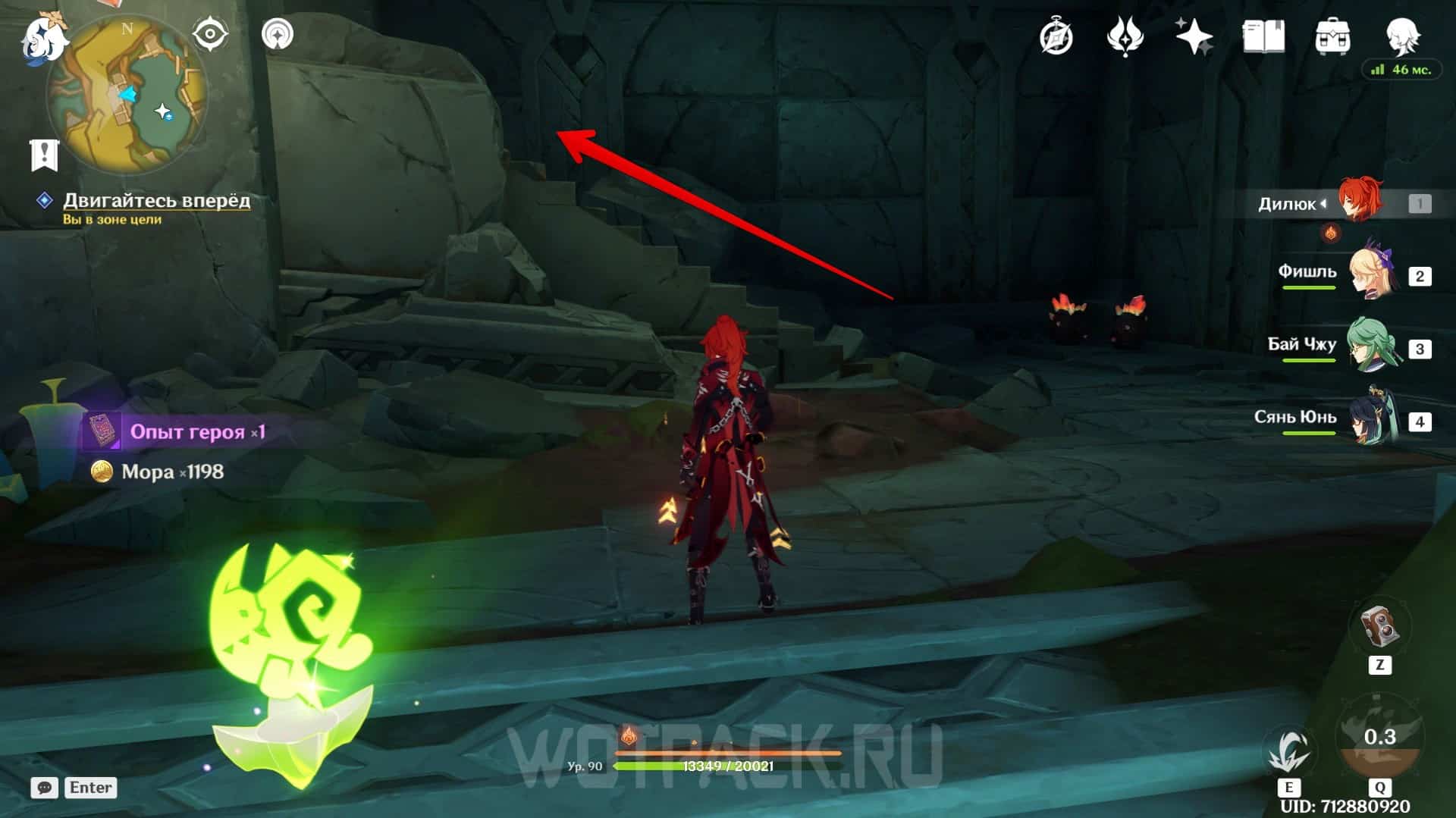
Task: Open the character profile head icon
Action: 1402,35
